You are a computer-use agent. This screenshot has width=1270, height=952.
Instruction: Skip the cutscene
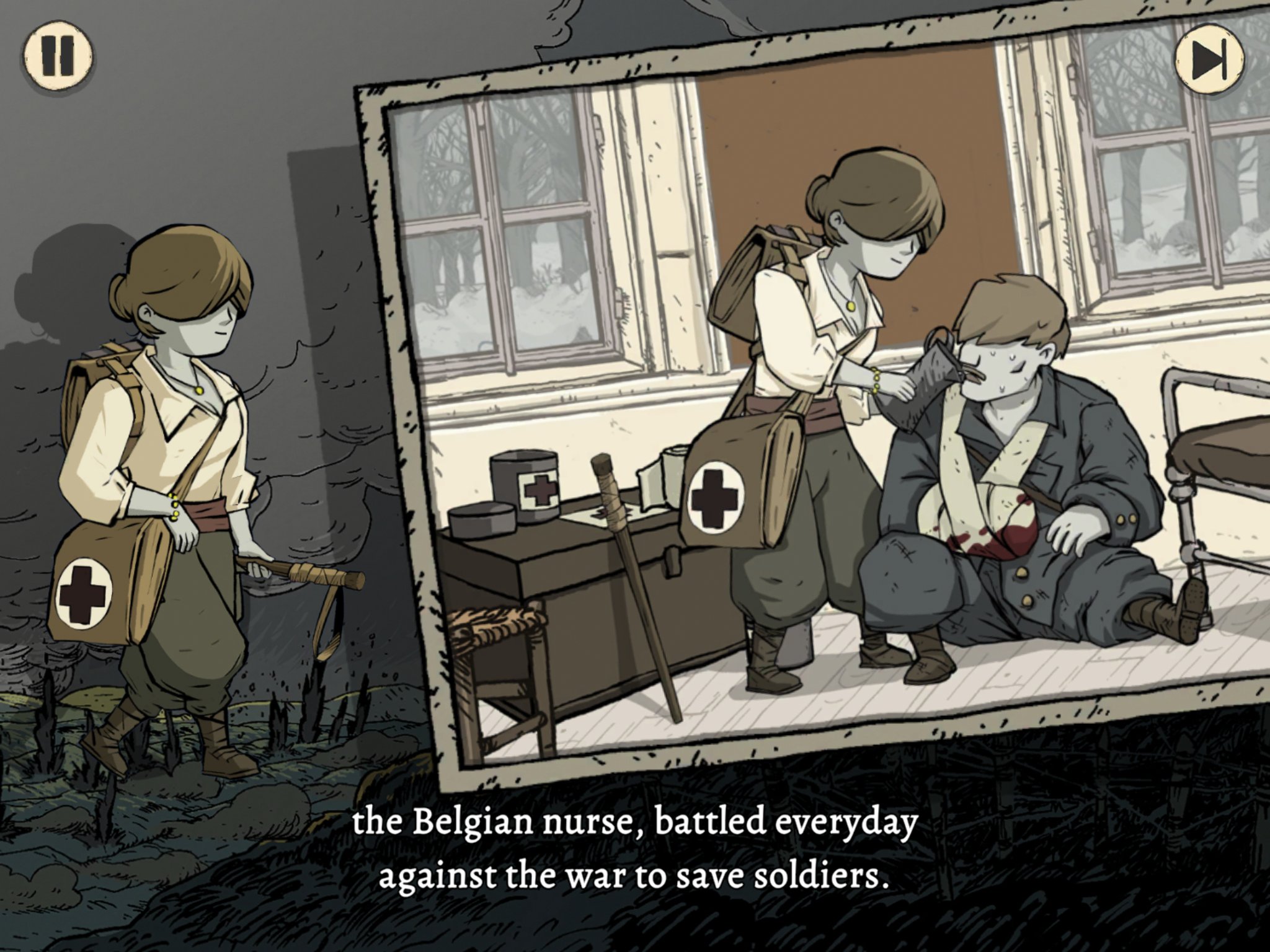tap(1209, 60)
